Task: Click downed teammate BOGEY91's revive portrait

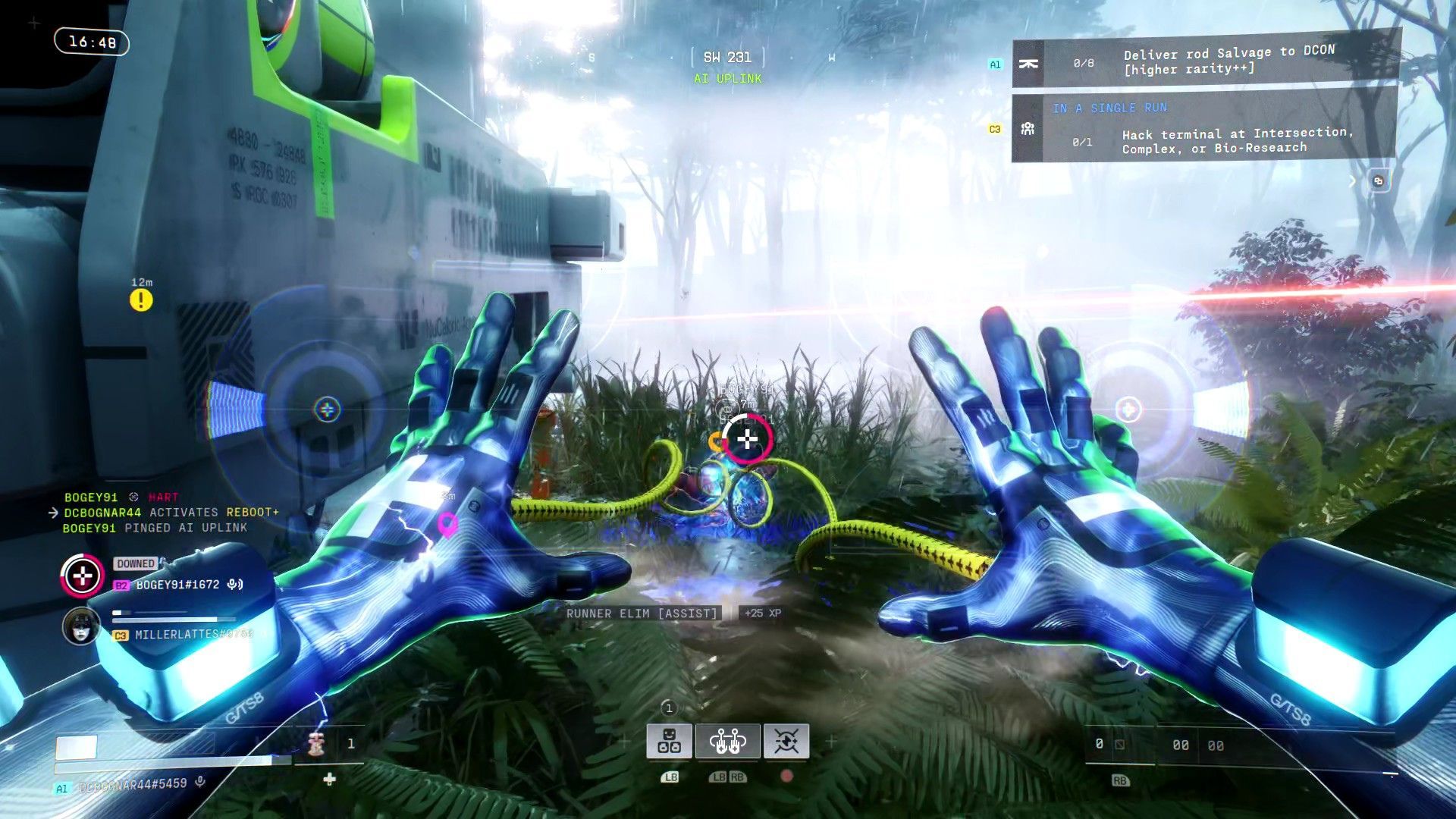Action: 82,576
